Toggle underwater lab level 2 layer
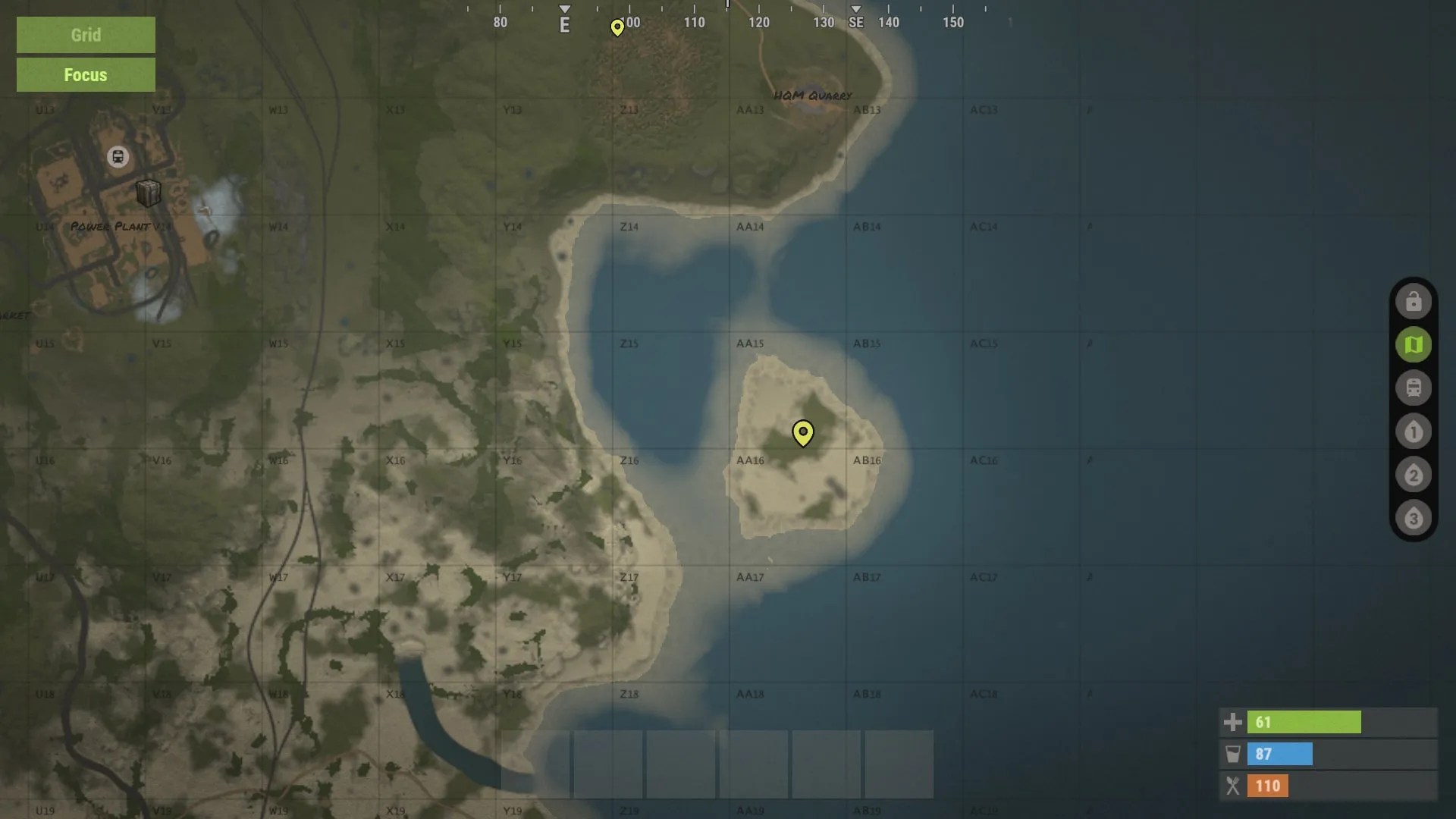This screenshot has width=1456, height=819. pos(1414,475)
